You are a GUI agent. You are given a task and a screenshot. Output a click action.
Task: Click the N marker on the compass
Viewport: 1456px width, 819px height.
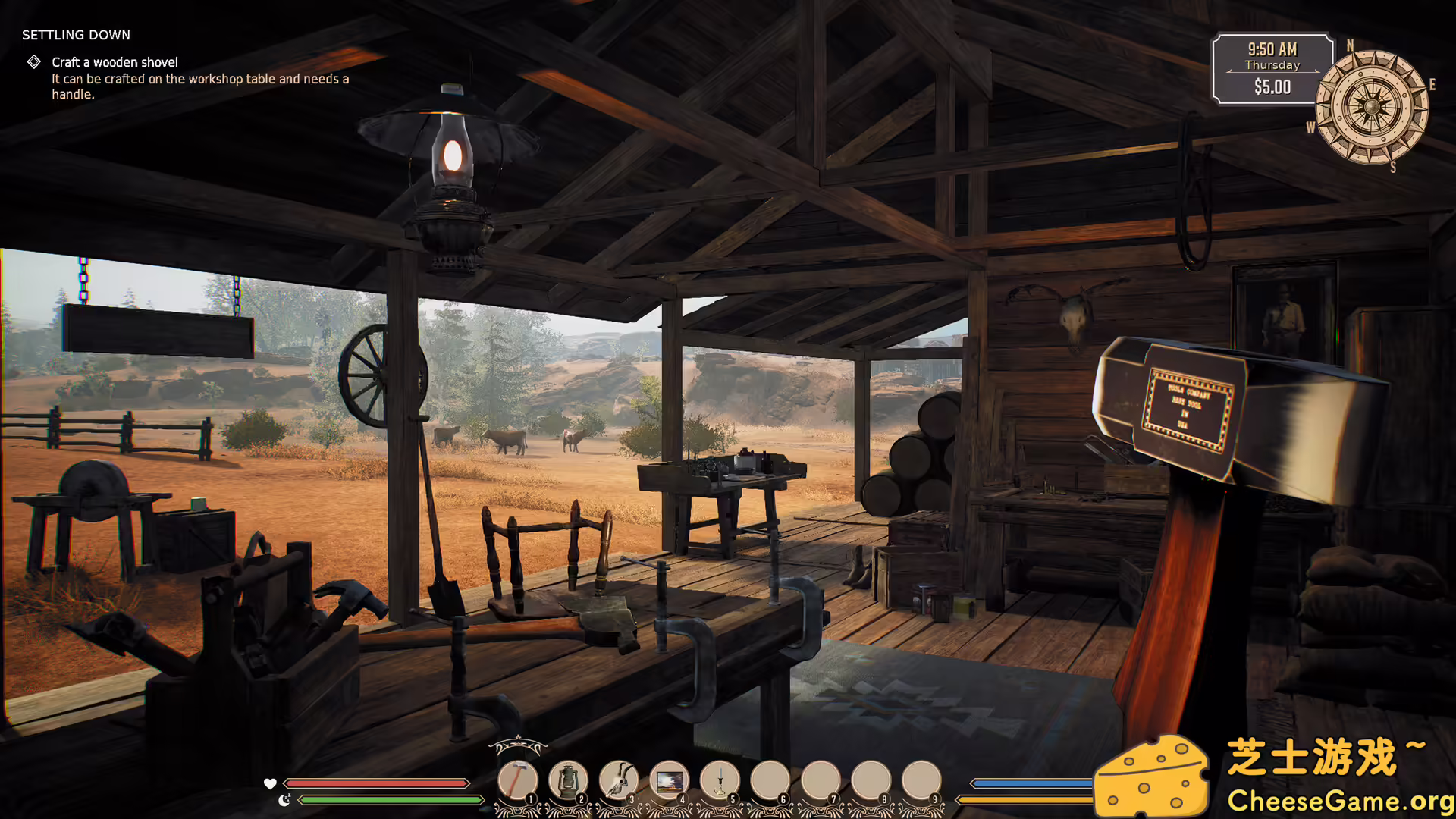click(1350, 45)
